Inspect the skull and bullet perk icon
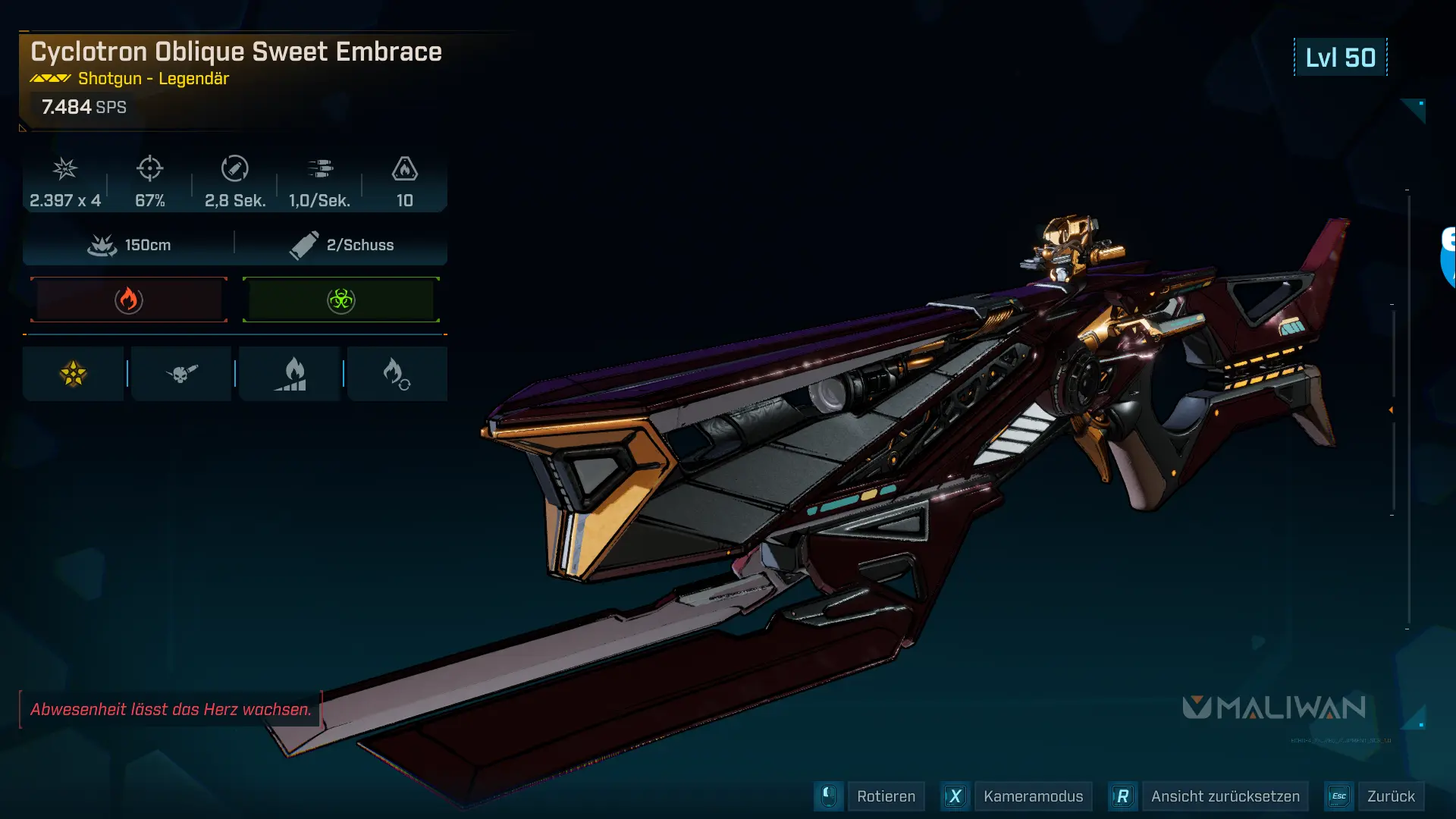1456x819 pixels. pyautogui.click(x=181, y=374)
